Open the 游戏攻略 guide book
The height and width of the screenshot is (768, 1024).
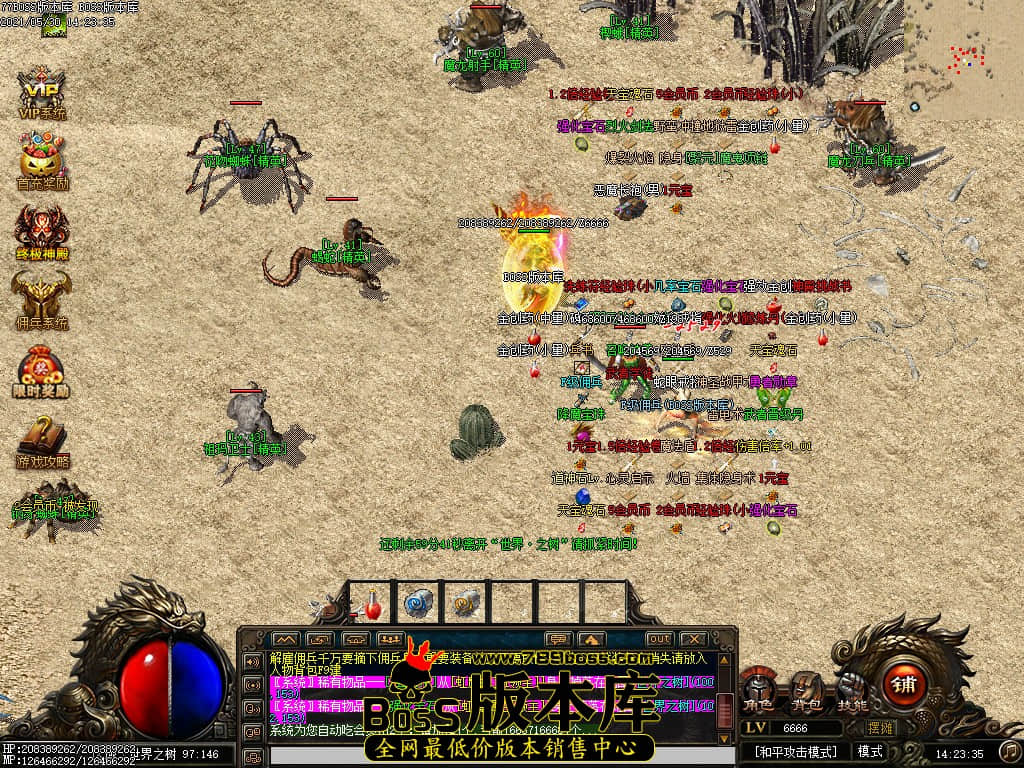[x=41, y=438]
